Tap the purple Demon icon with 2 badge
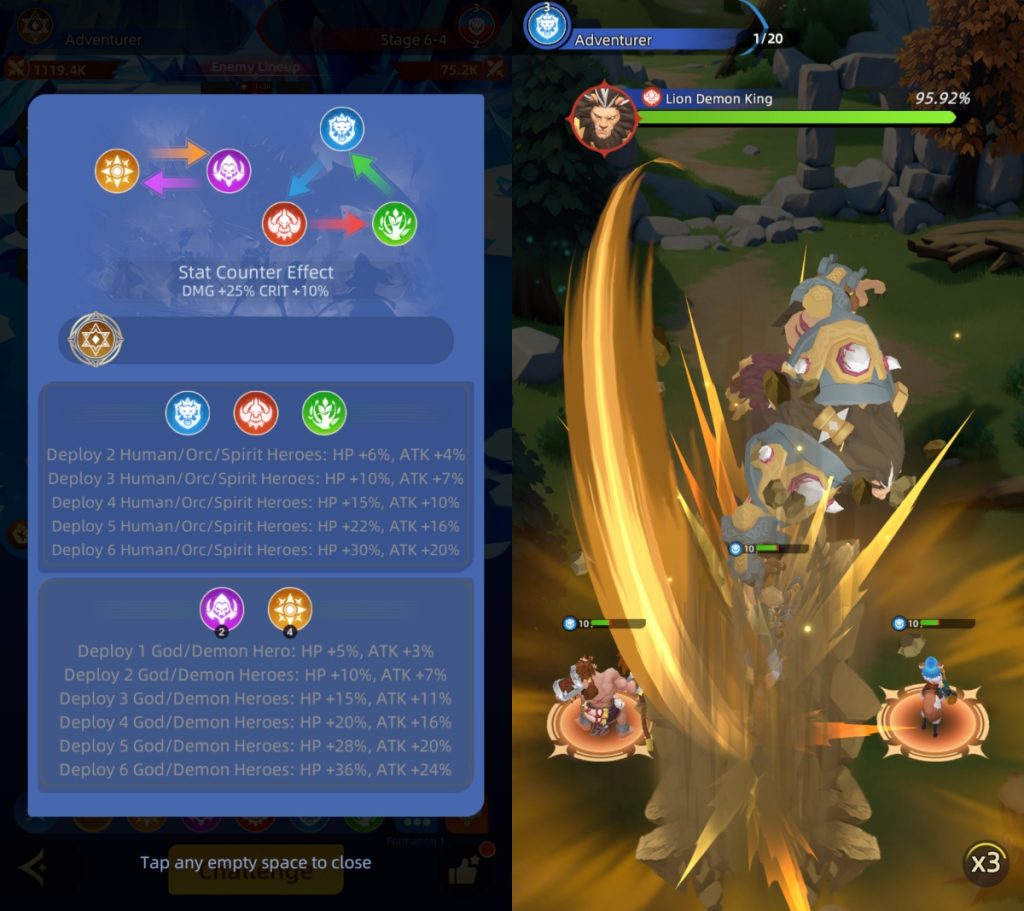Screen dimensions: 1024x911 [222, 609]
